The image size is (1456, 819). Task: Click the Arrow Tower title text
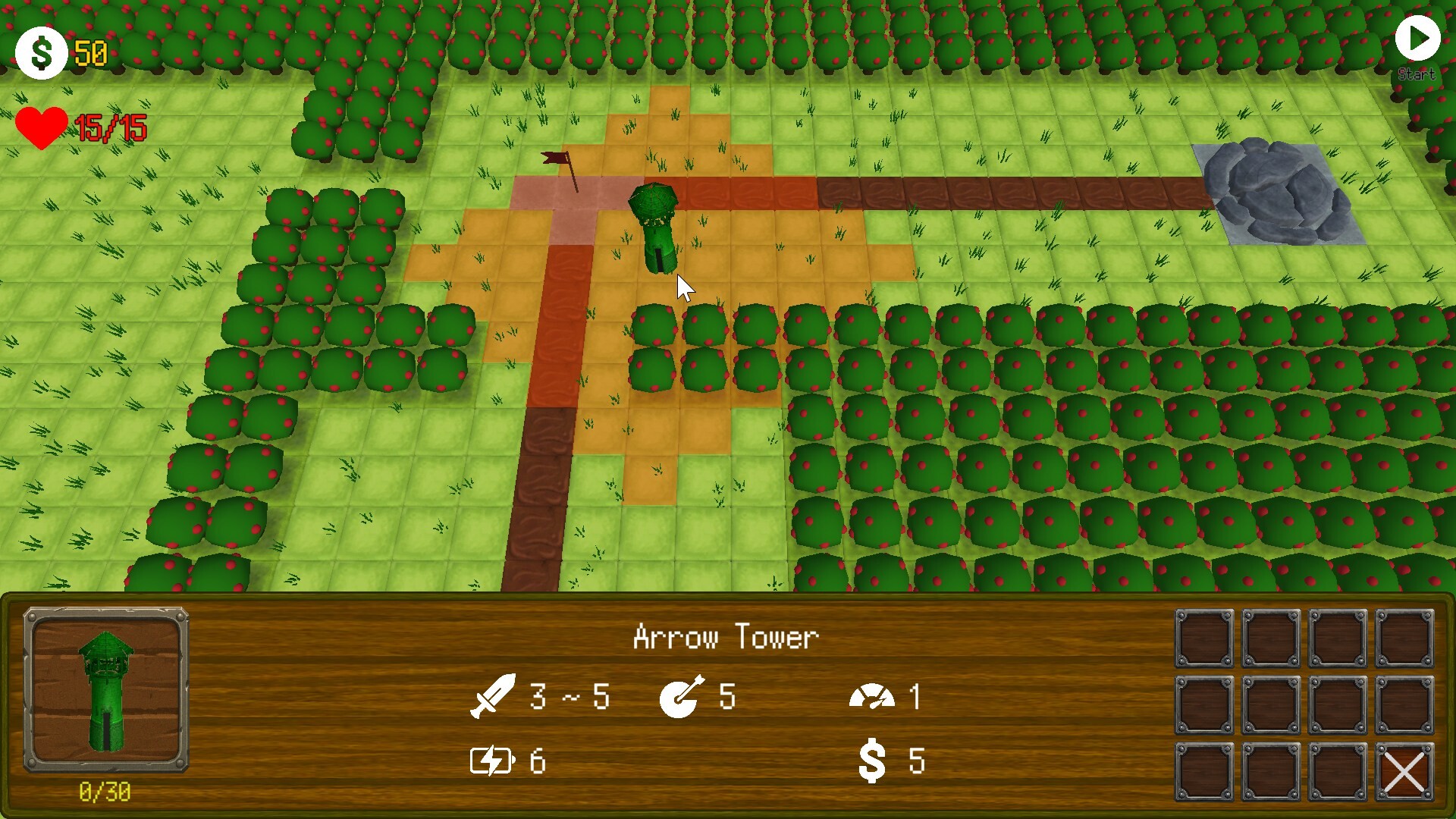(x=726, y=637)
